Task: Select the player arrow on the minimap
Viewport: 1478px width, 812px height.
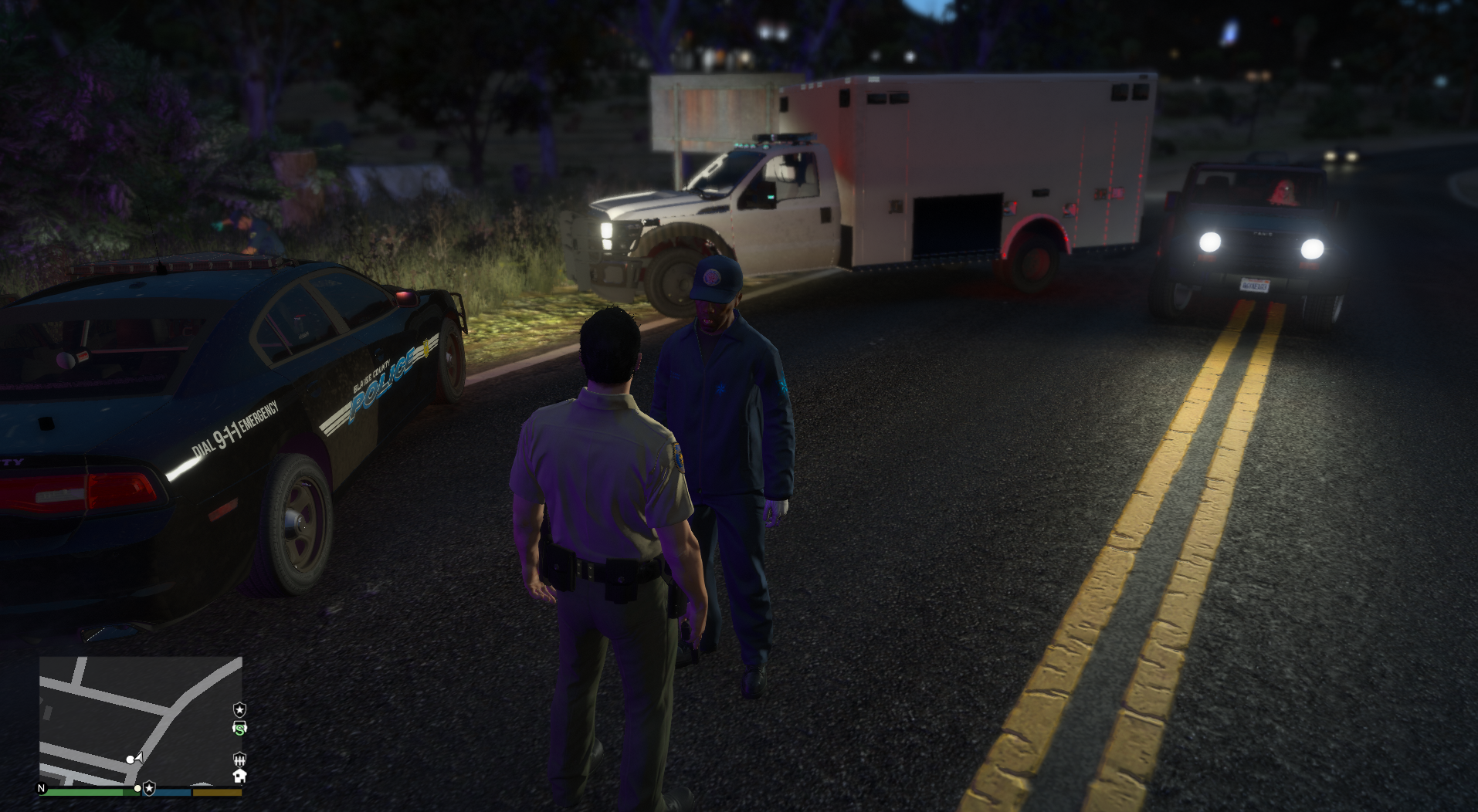Action: pyautogui.click(x=139, y=757)
